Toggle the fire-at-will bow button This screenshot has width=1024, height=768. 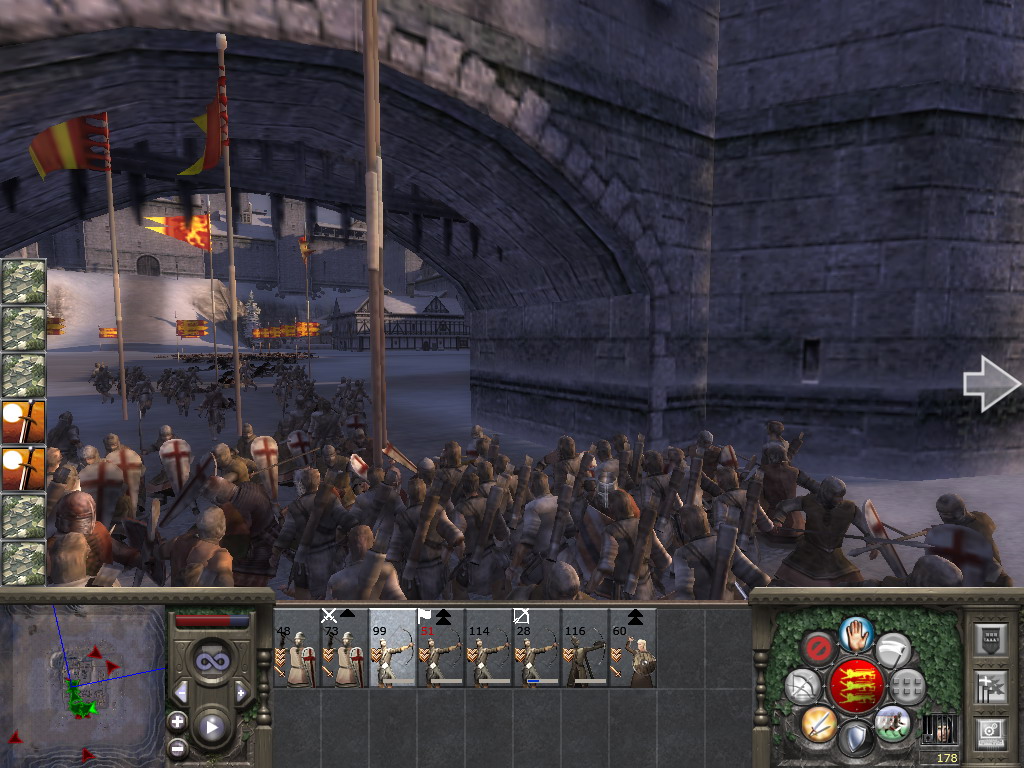[x=802, y=687]
